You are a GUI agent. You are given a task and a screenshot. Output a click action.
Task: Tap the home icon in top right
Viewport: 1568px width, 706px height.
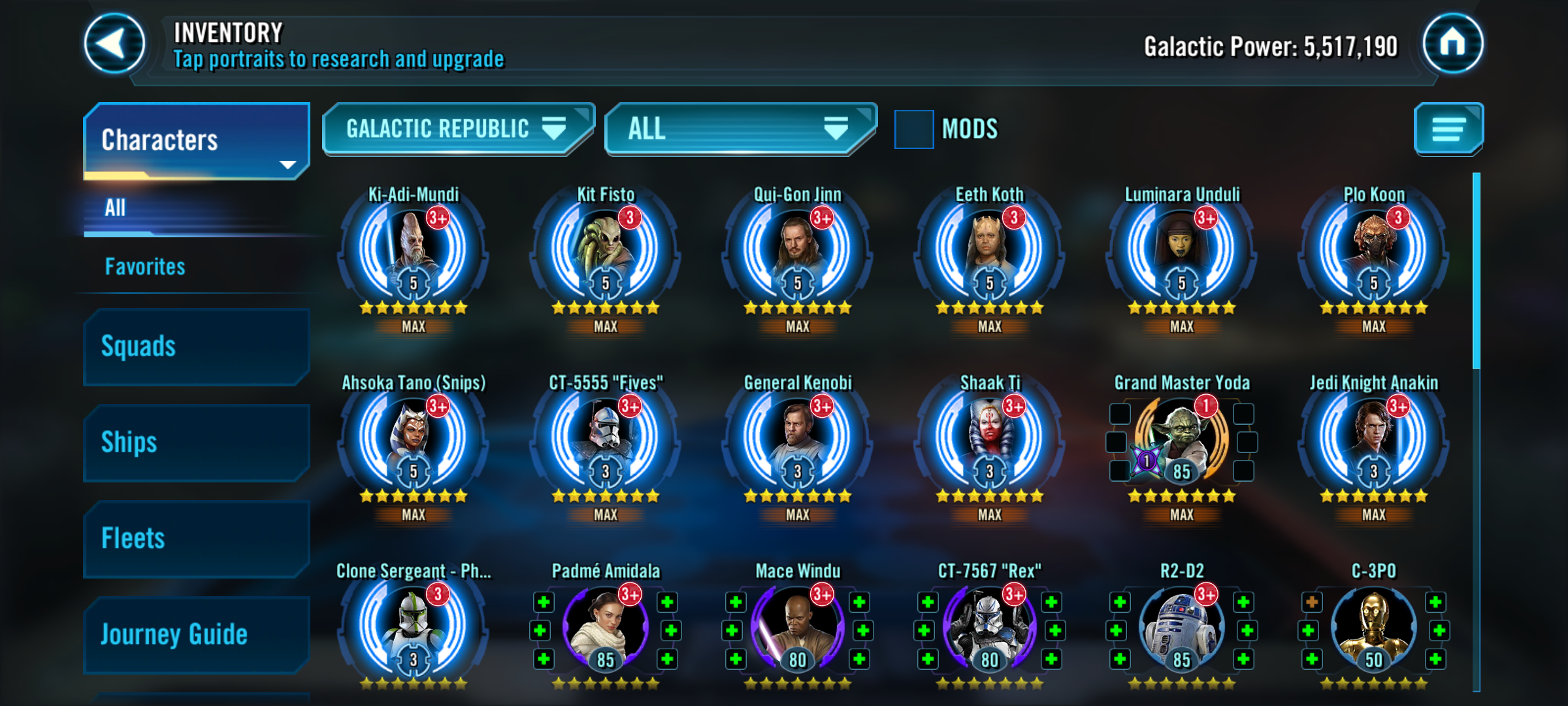click(x=1453, y=44)
